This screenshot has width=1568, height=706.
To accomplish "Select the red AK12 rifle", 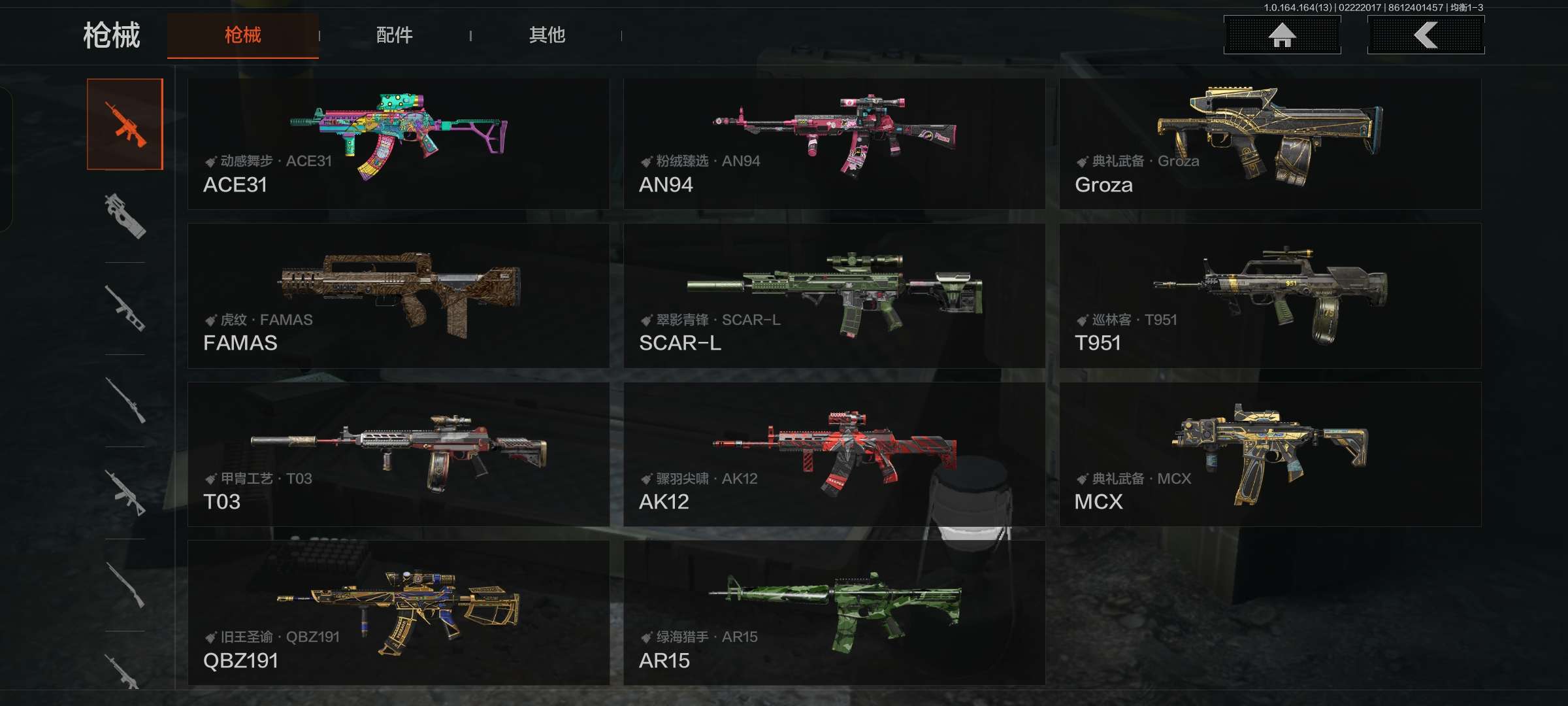I will 834,454.
